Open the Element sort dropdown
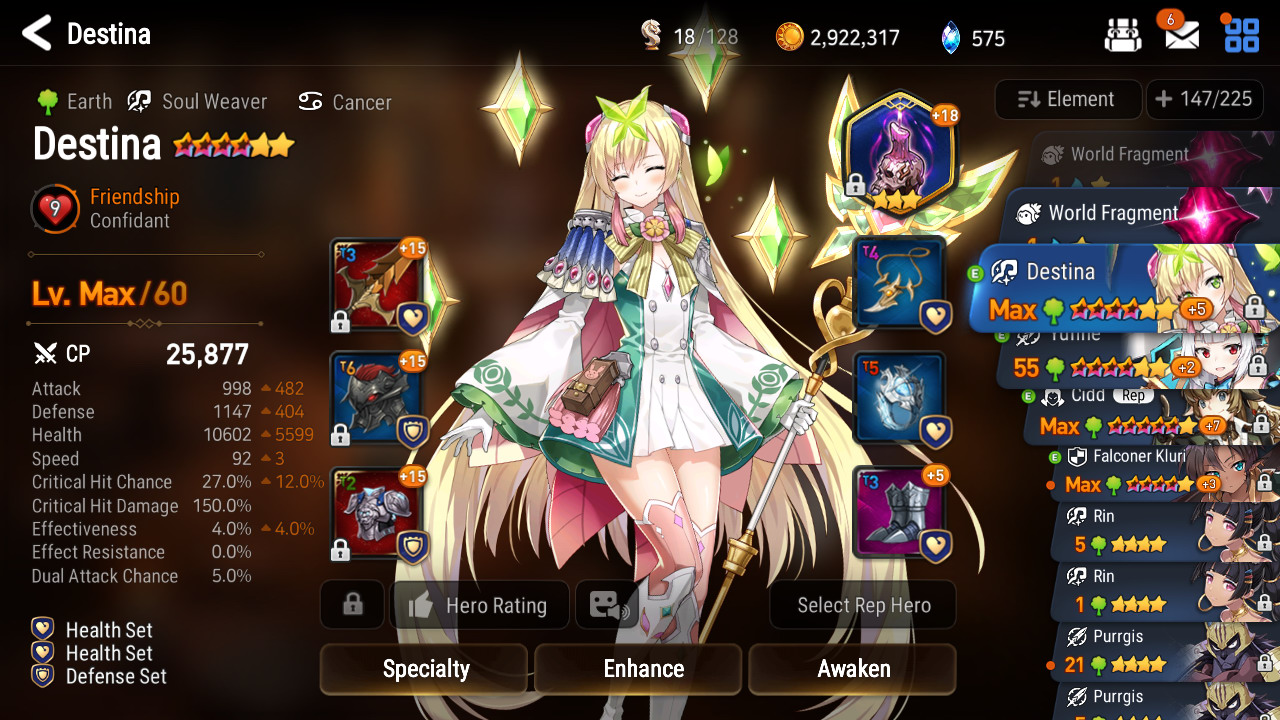The width and height of the screenshot is (1280, 720). click(1067, 99)
